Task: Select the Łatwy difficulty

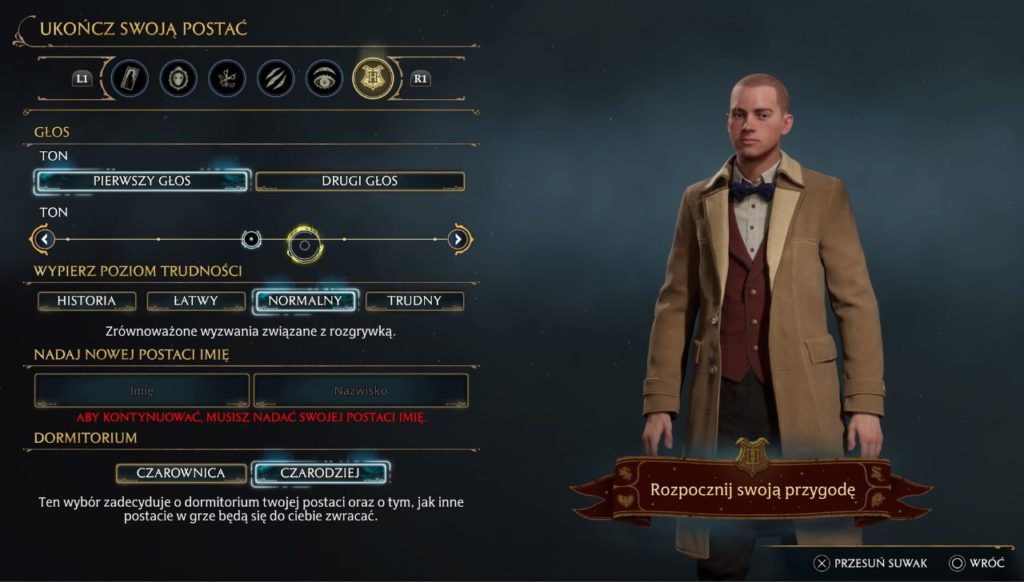Action: point(196,300)
